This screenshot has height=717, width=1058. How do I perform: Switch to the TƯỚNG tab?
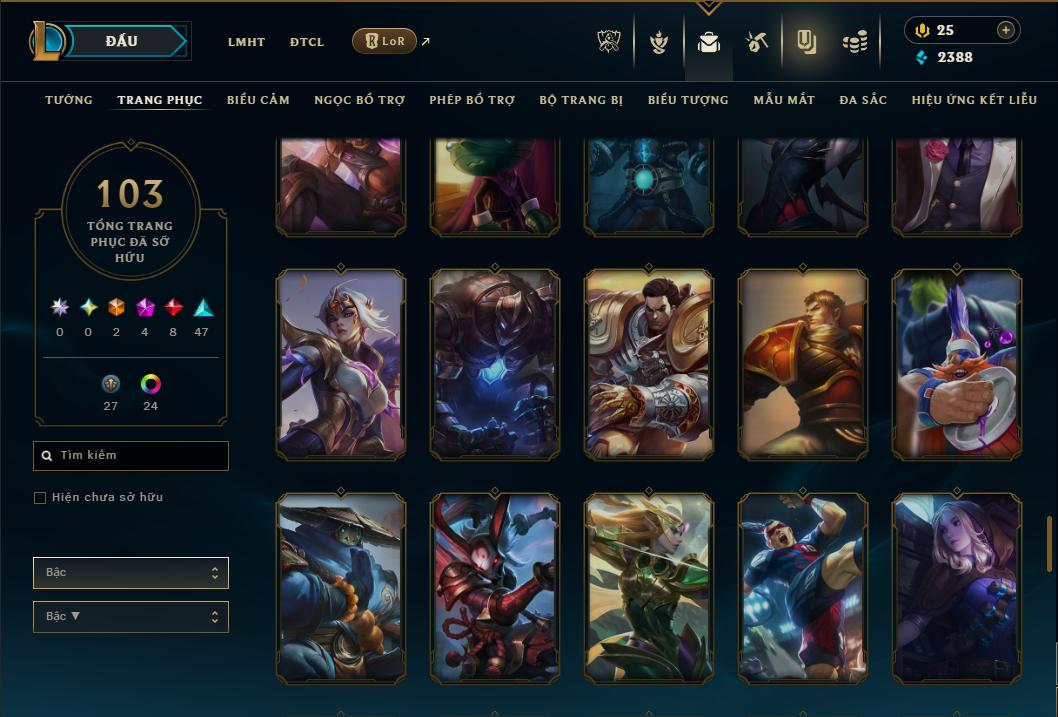tap(69, 100)
